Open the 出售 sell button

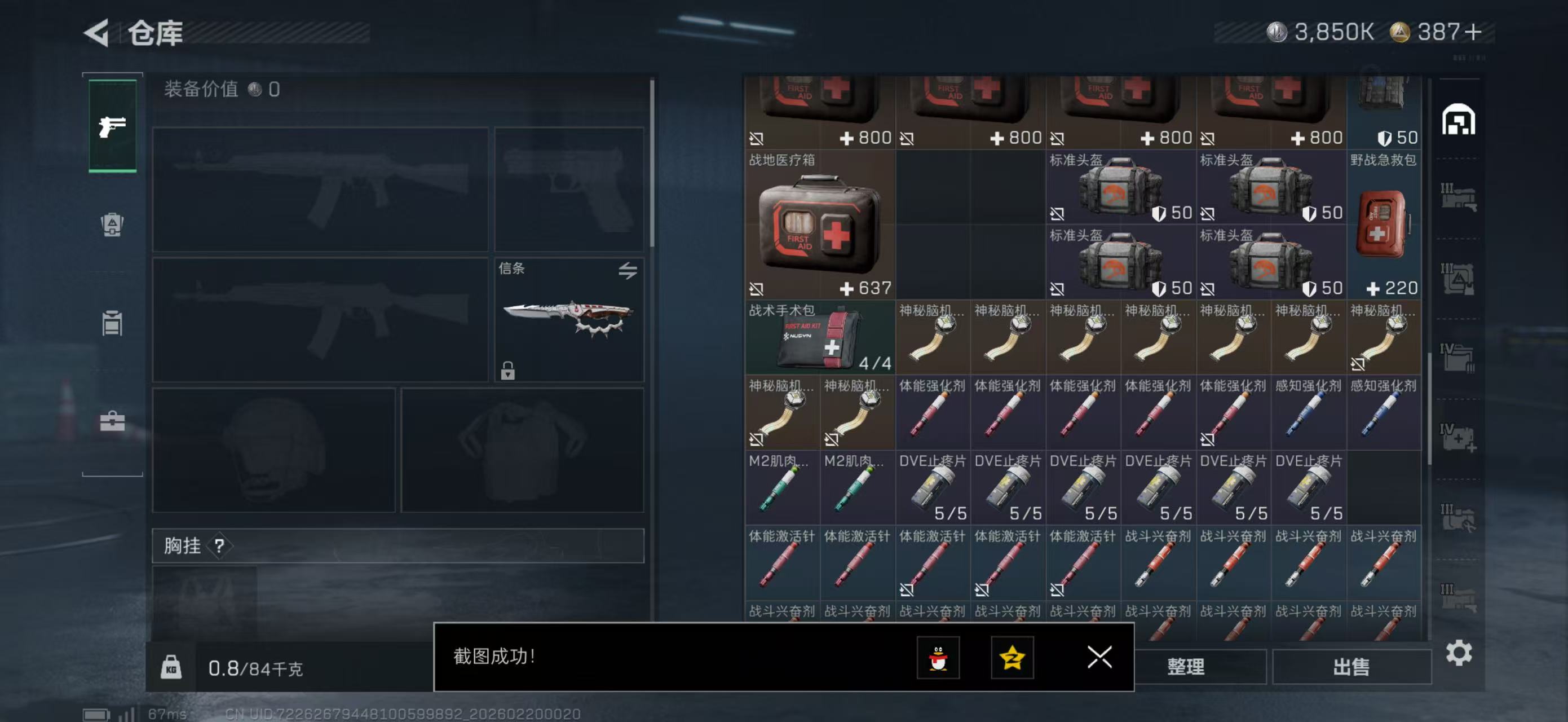pos(1351,667)
